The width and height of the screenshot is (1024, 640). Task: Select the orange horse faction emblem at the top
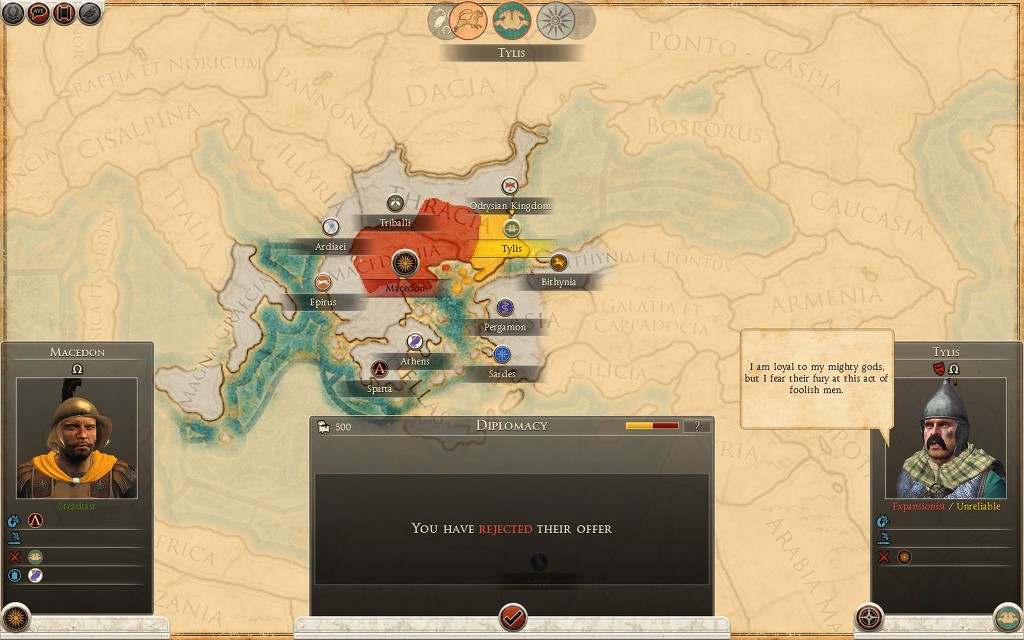click(468, 19)
